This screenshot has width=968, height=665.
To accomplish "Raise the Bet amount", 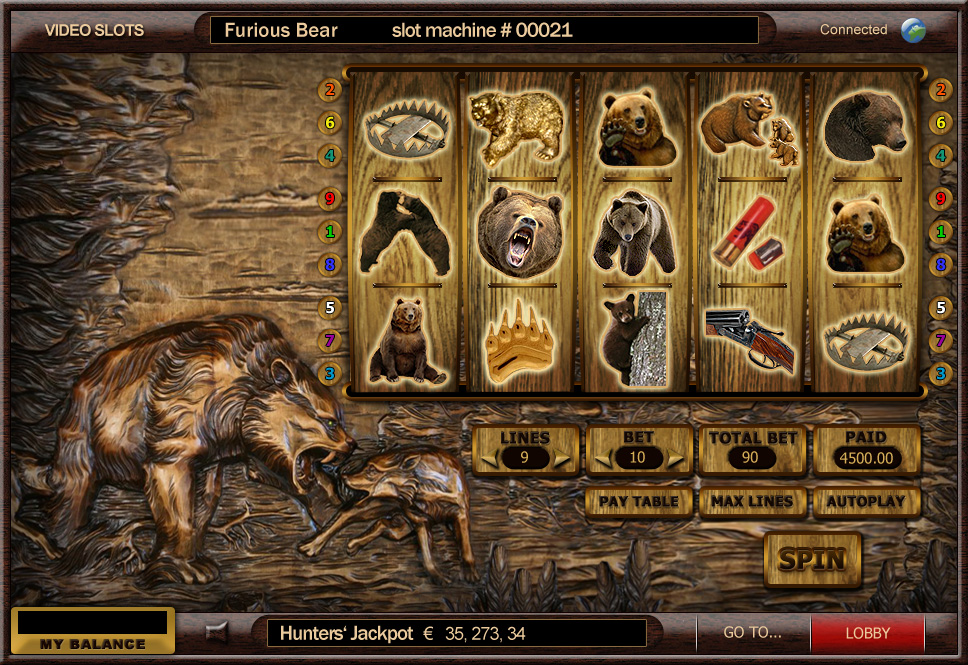I will pyautogui.click(x=678, y=459).
